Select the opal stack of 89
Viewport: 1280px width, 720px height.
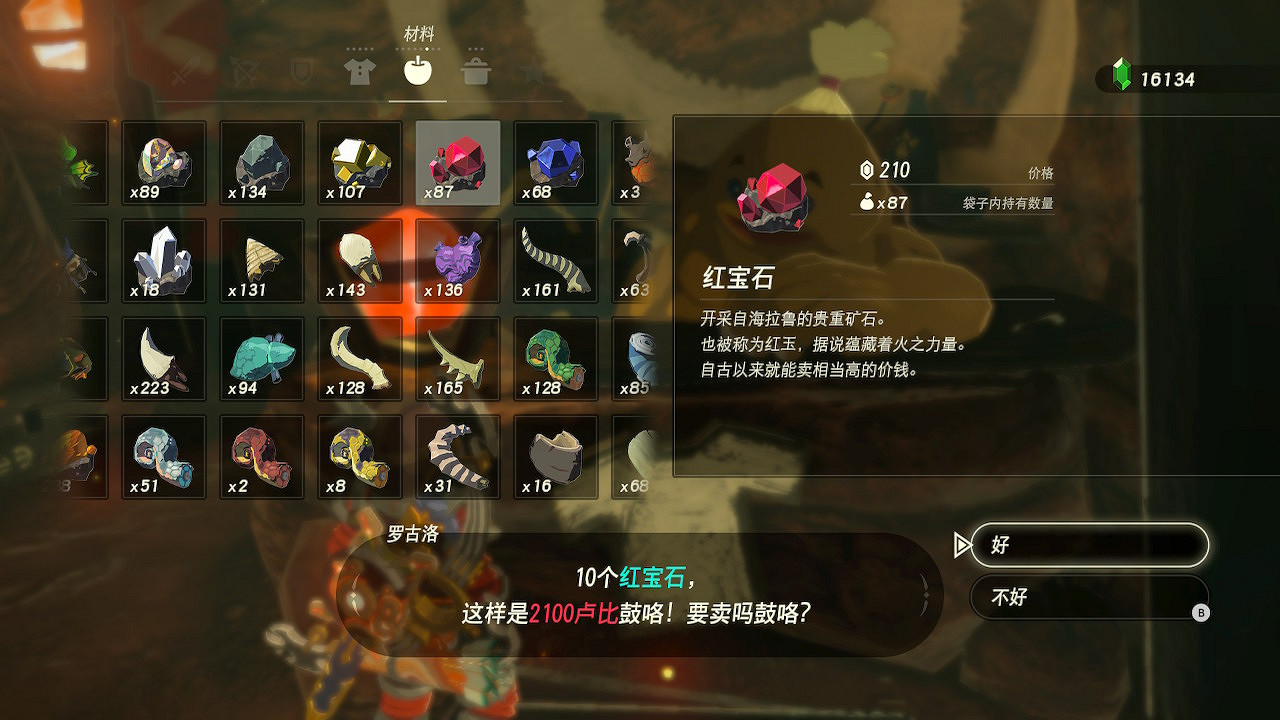(x=163, y=162)
